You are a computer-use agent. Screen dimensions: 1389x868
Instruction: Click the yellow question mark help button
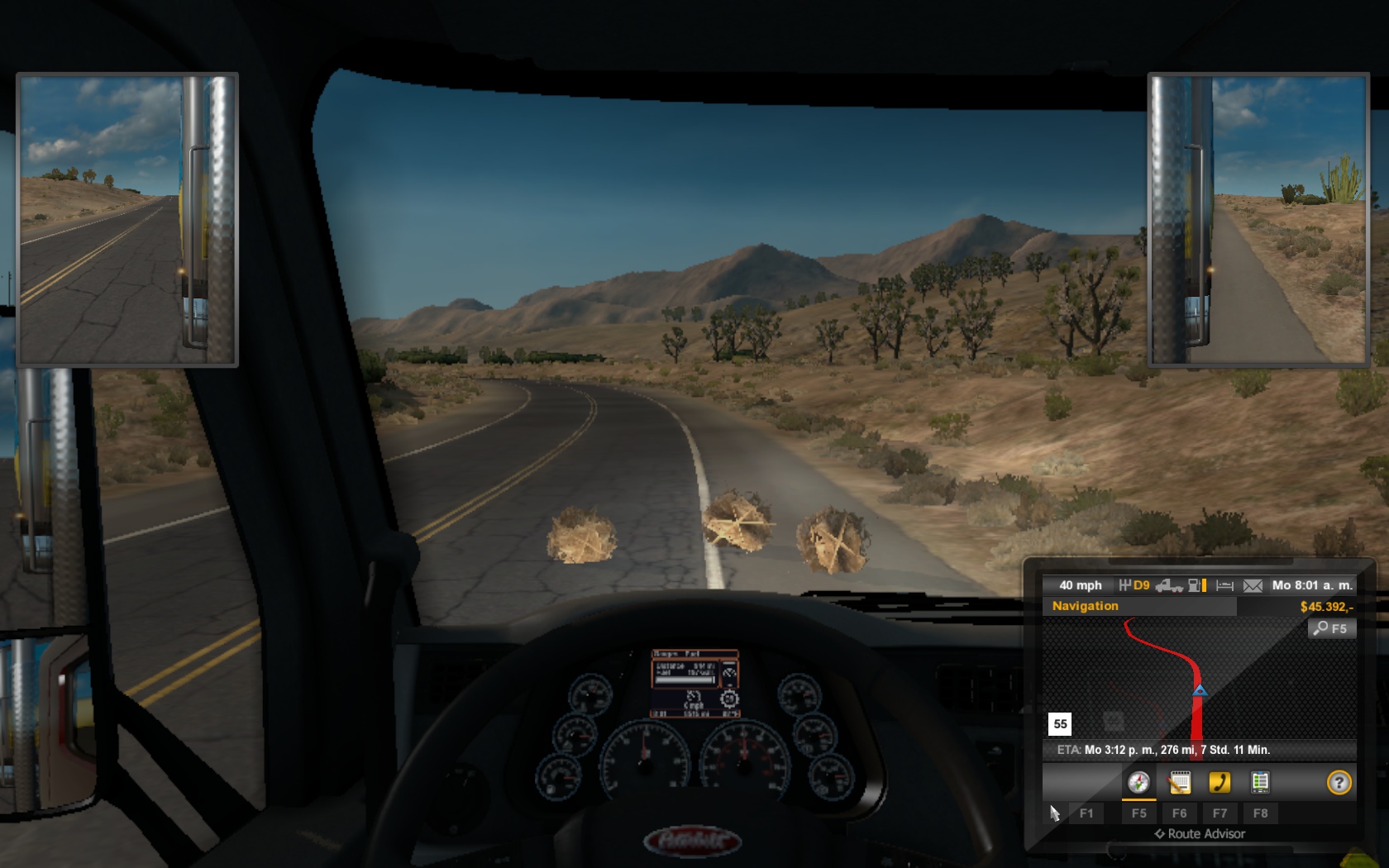(1339, 782)
